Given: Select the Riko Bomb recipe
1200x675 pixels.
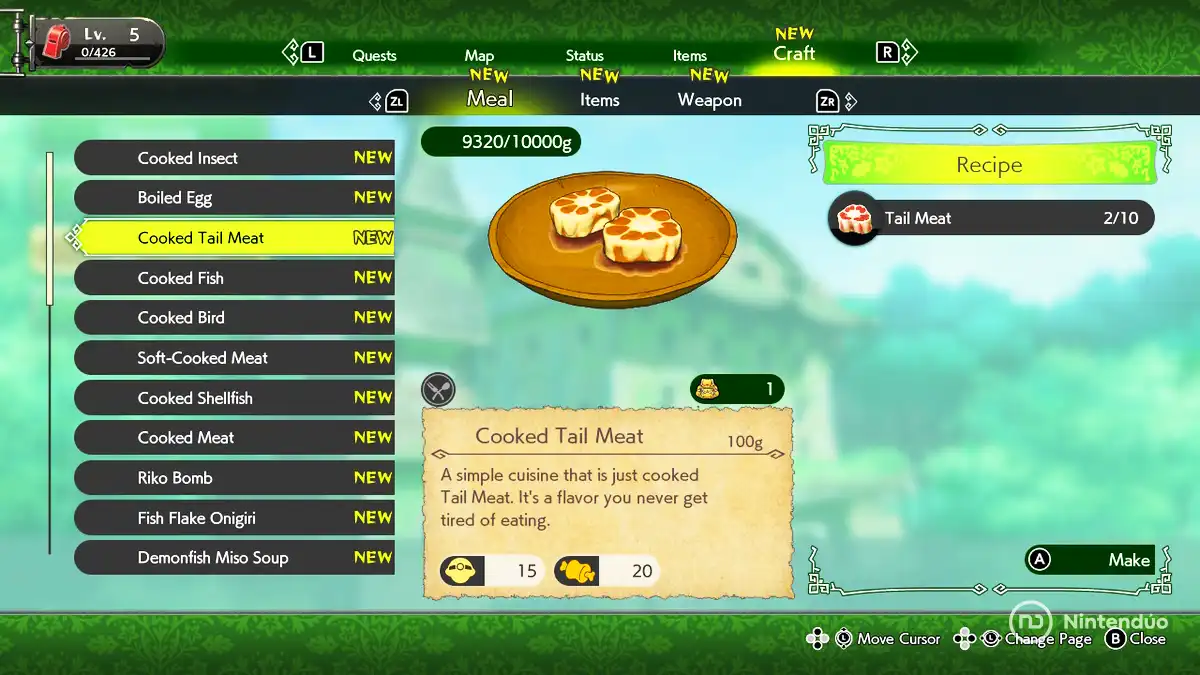Looking at the screenshot, I should tap(234, 478).
